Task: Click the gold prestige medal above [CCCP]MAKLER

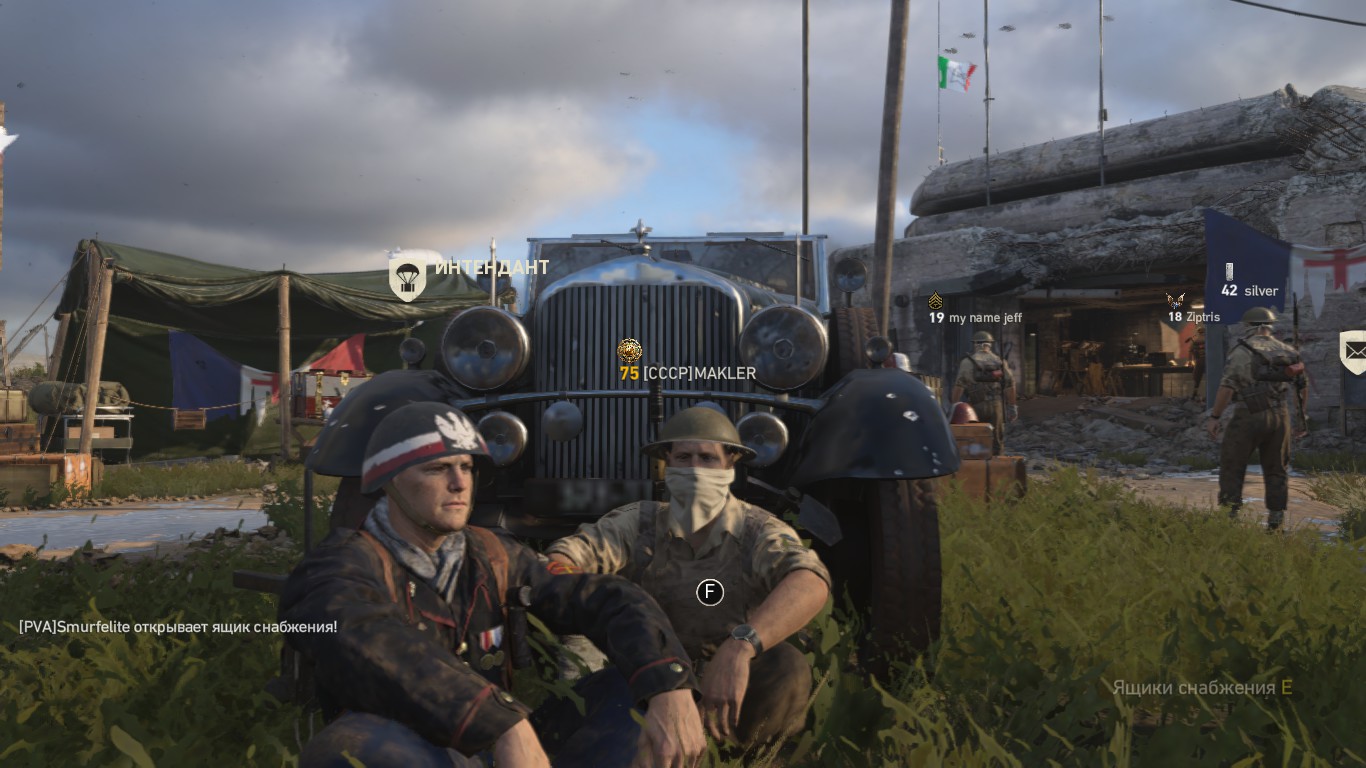Action: click(630, 351)
